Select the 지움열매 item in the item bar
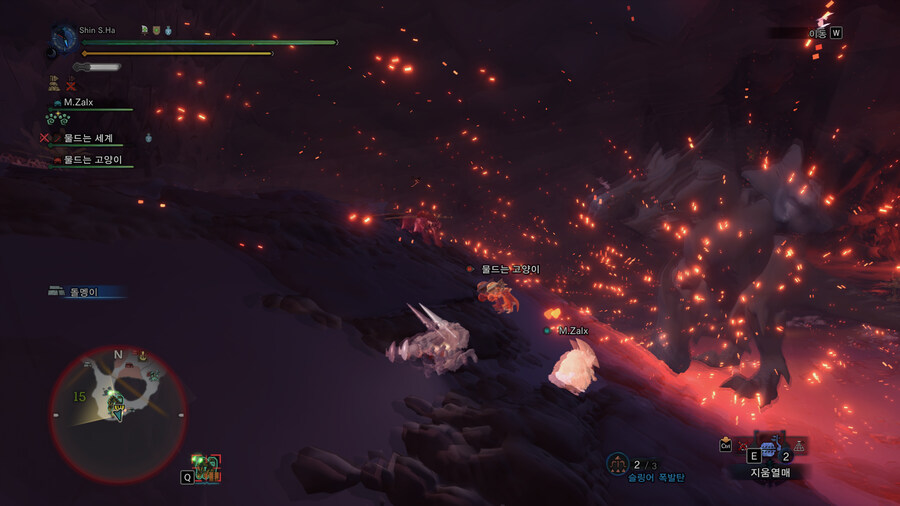This screenshot has width=900, height=506. coord(769,451)
